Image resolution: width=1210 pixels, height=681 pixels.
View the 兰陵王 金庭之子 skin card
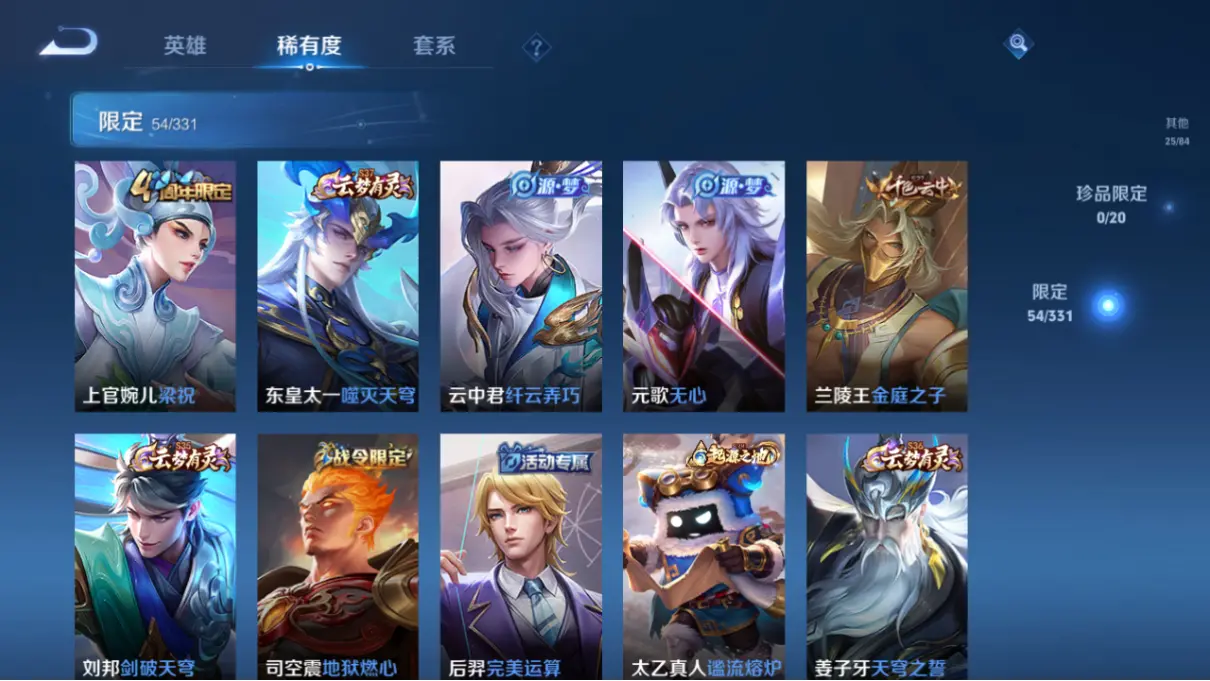(x=887, y=286)
